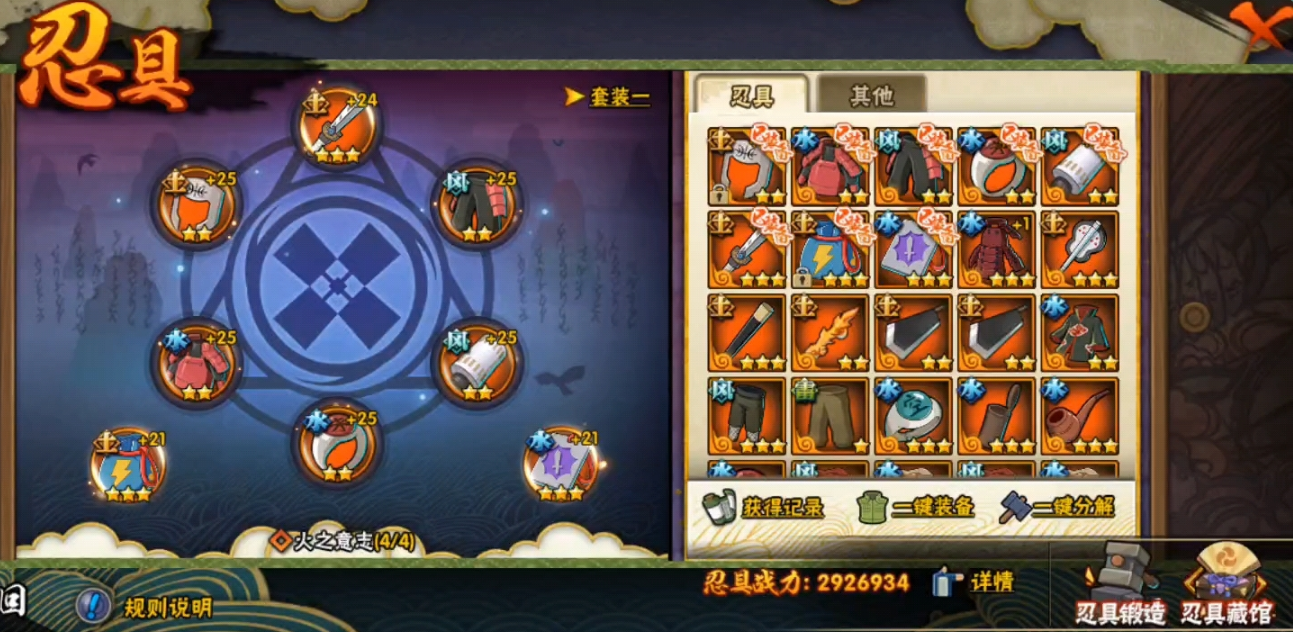Open 规则说明 rules info

click(148, 606)
